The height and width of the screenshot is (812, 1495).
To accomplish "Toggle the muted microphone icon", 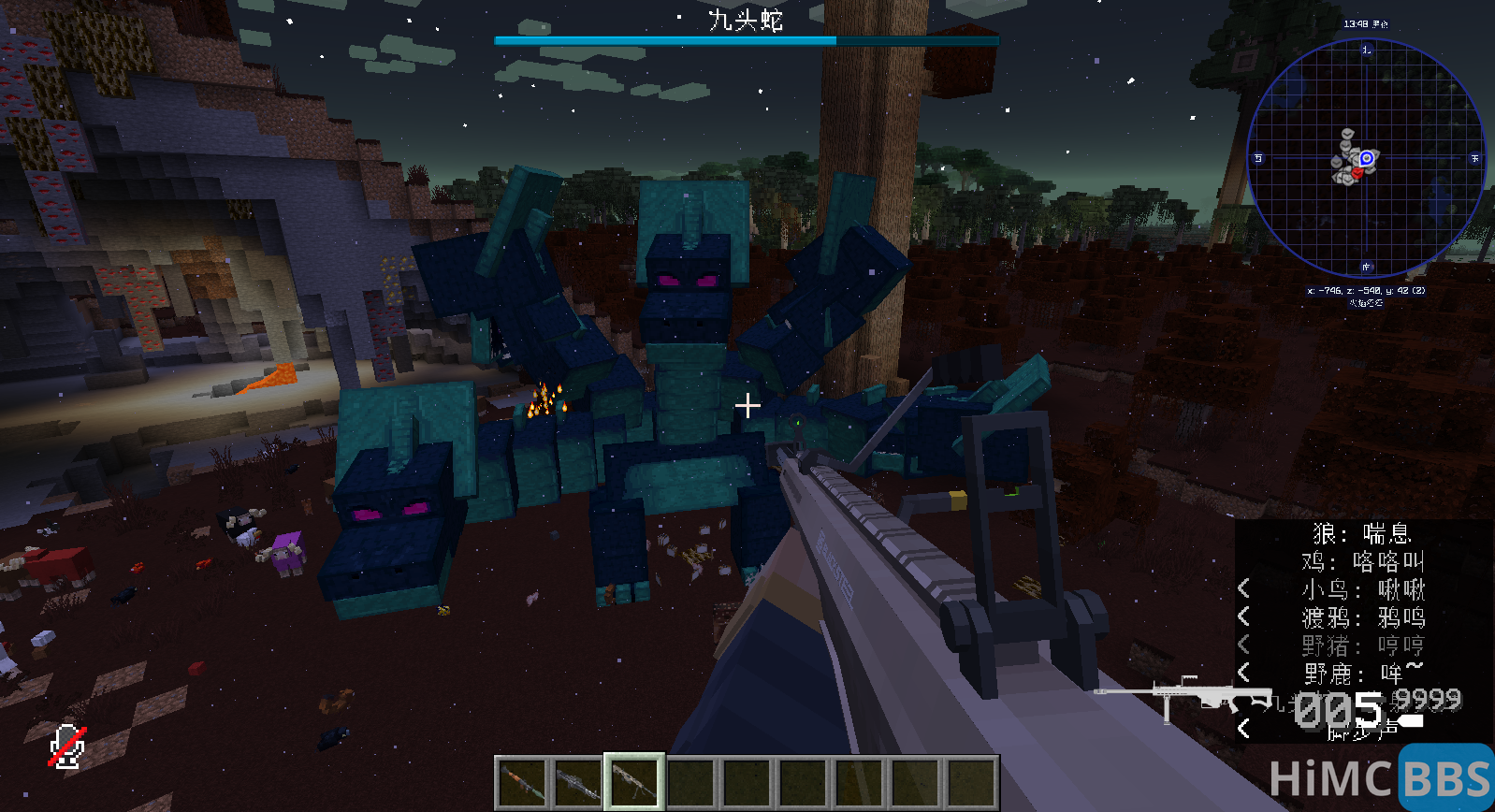I will (67, 747).
